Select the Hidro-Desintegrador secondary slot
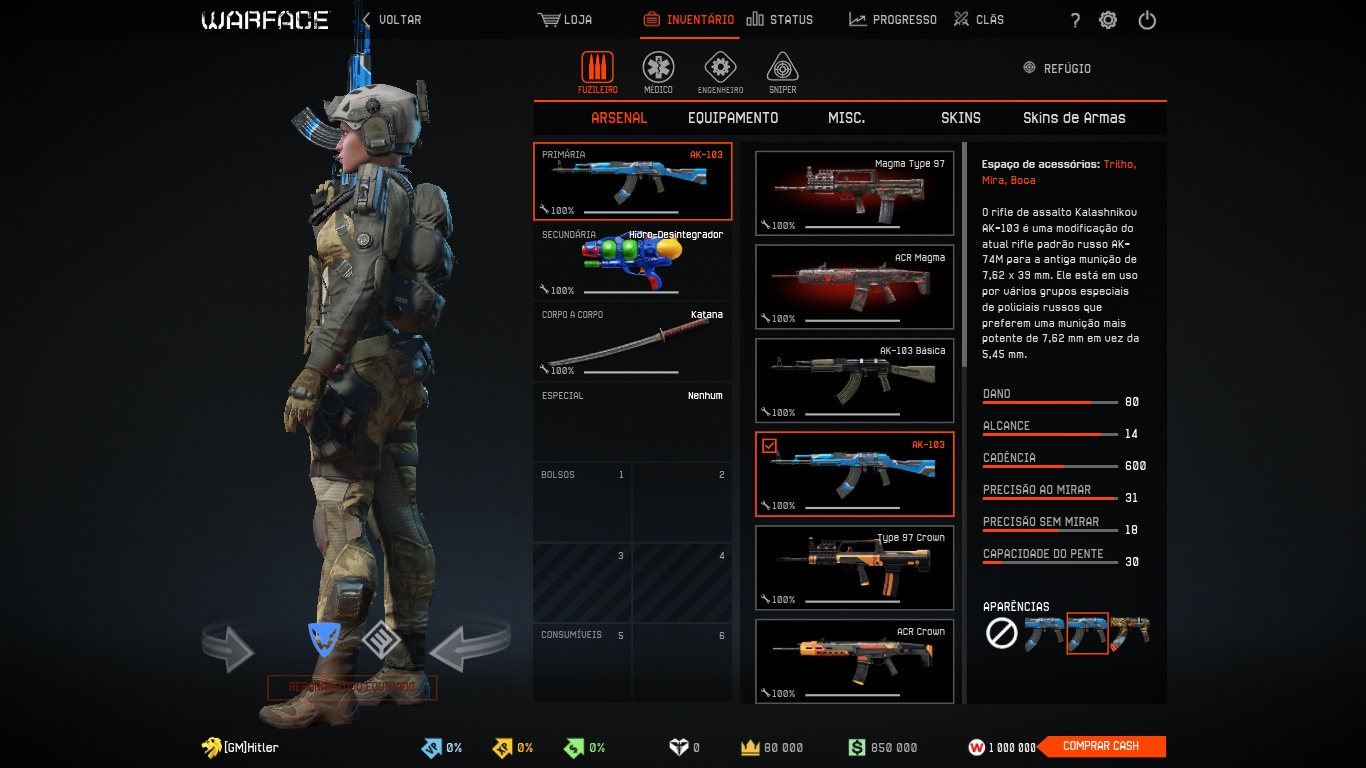 click(x=632, y=262)
